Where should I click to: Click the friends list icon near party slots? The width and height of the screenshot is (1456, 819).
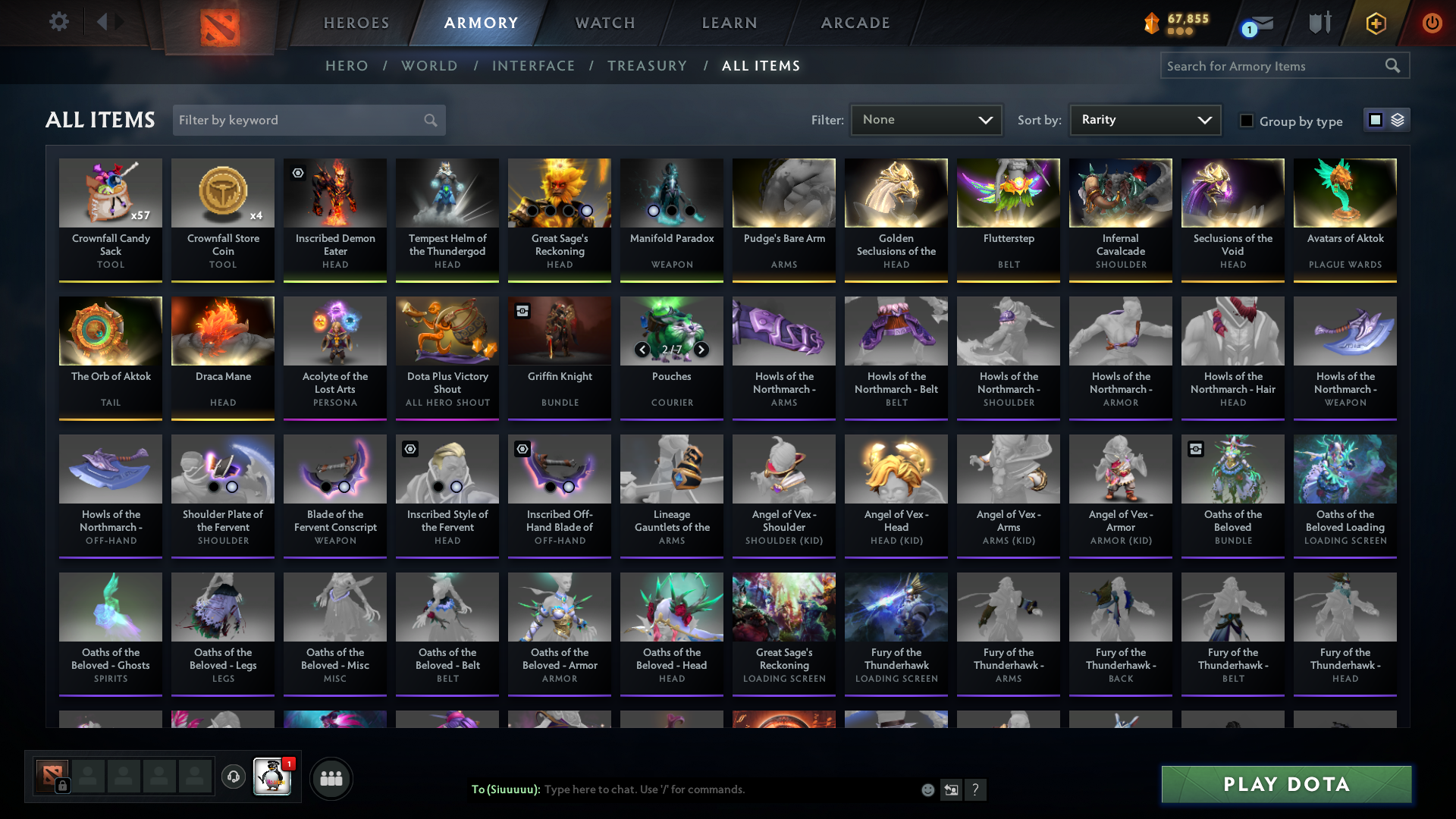[331, 778]
